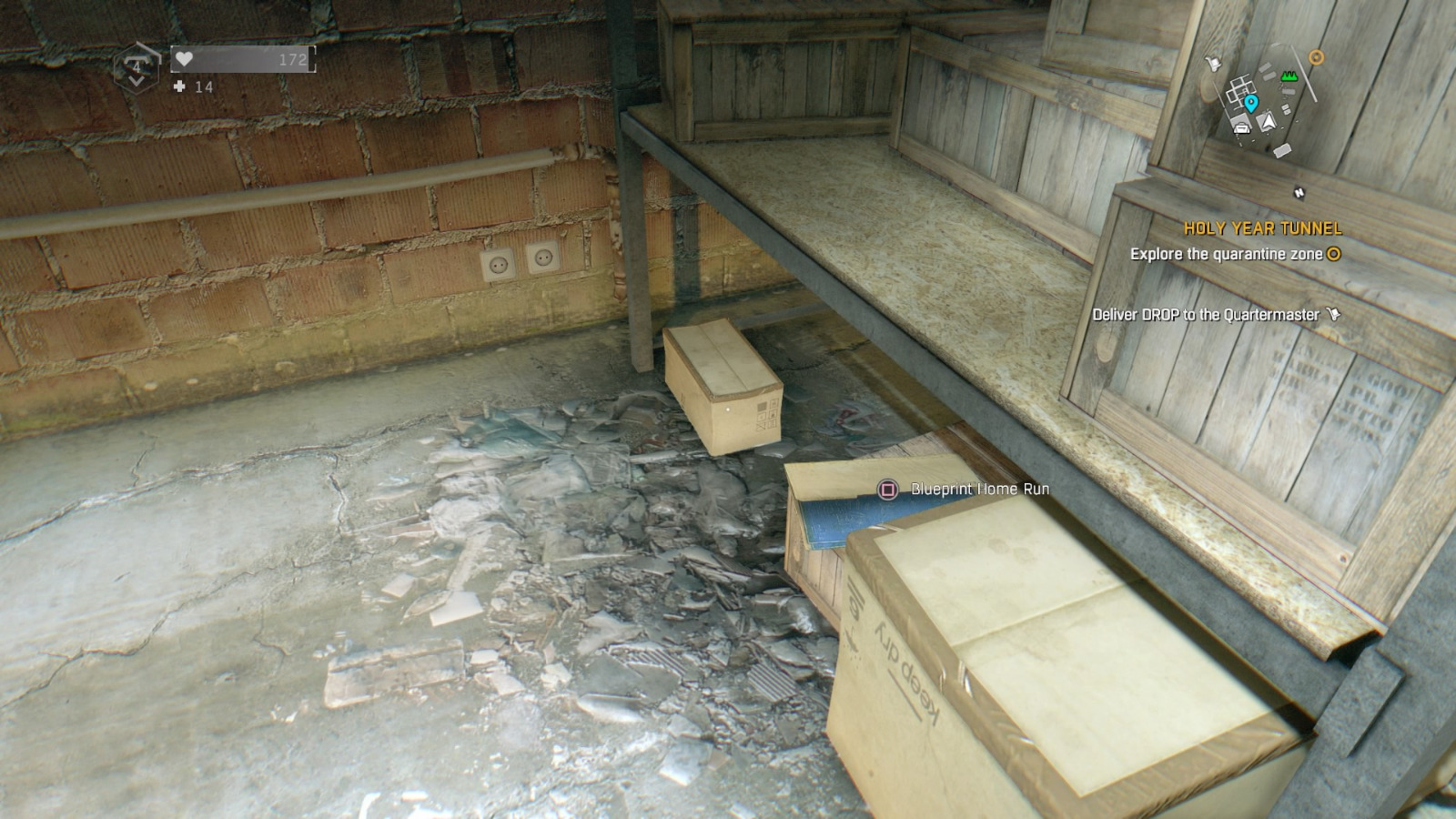Select the blue location pin on the minimap
Screen dimensions: 1456x819
point(1251,102)
